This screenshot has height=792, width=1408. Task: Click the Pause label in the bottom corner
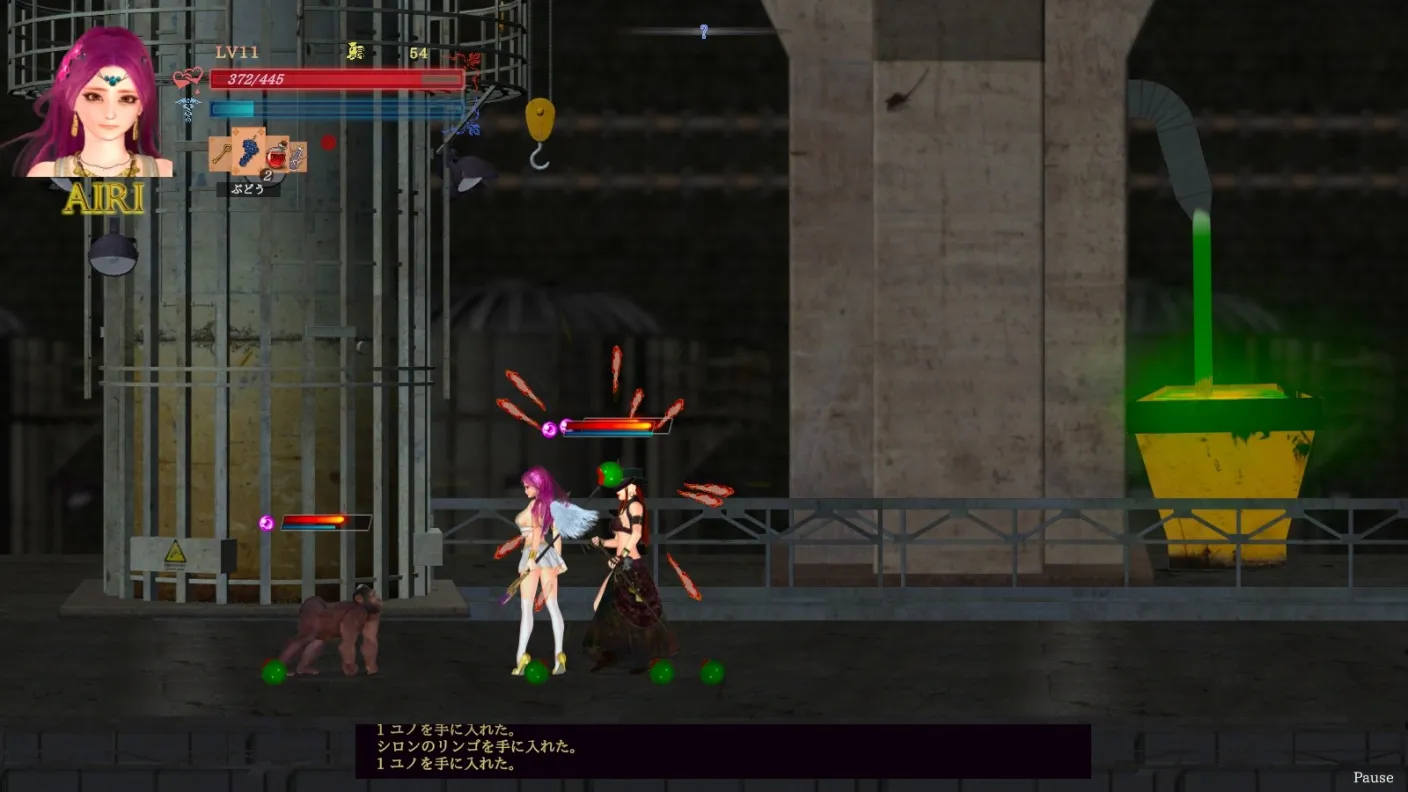[1372, 777]
